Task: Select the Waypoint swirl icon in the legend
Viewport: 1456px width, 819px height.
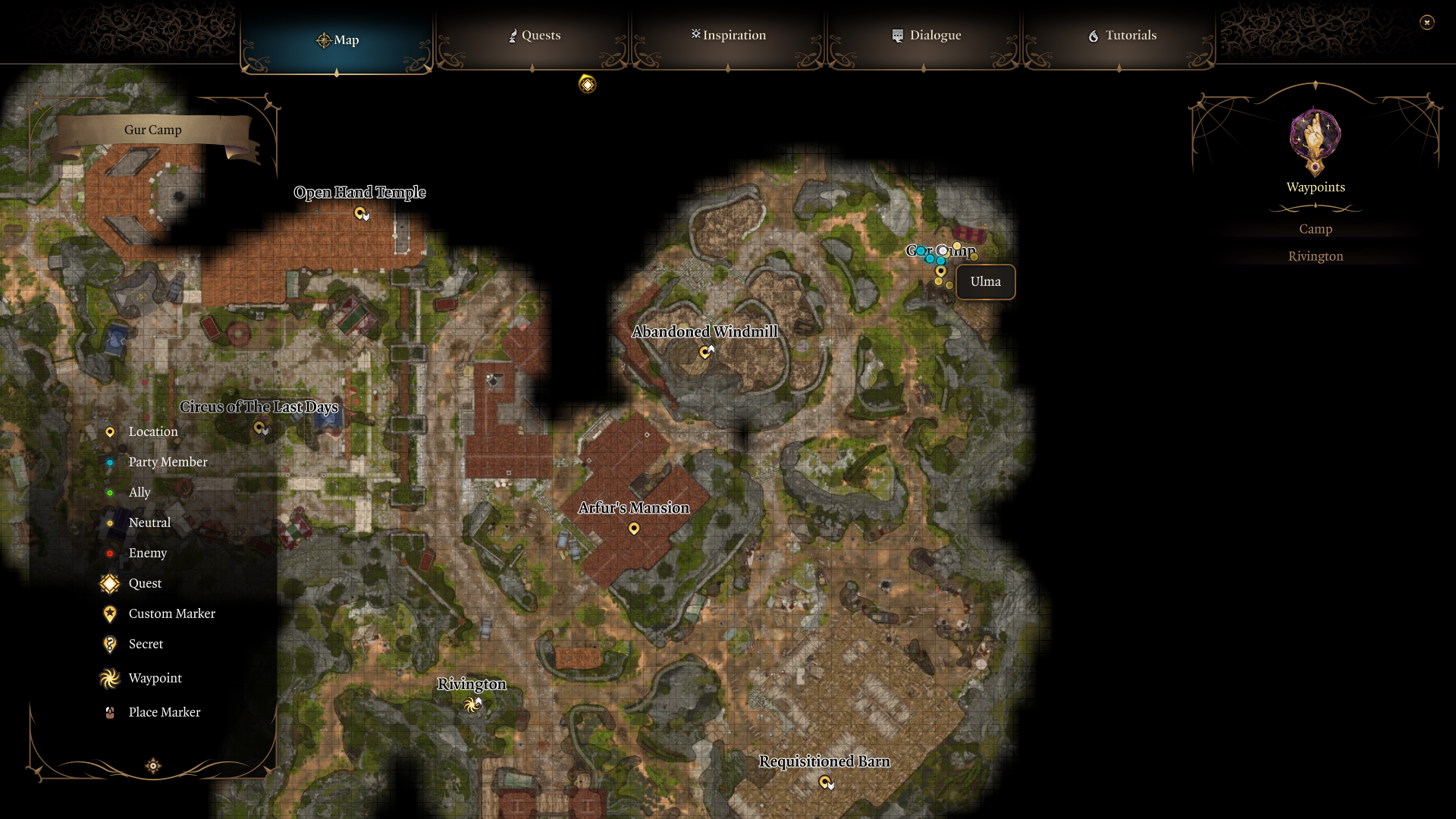Action: [110, 678]
